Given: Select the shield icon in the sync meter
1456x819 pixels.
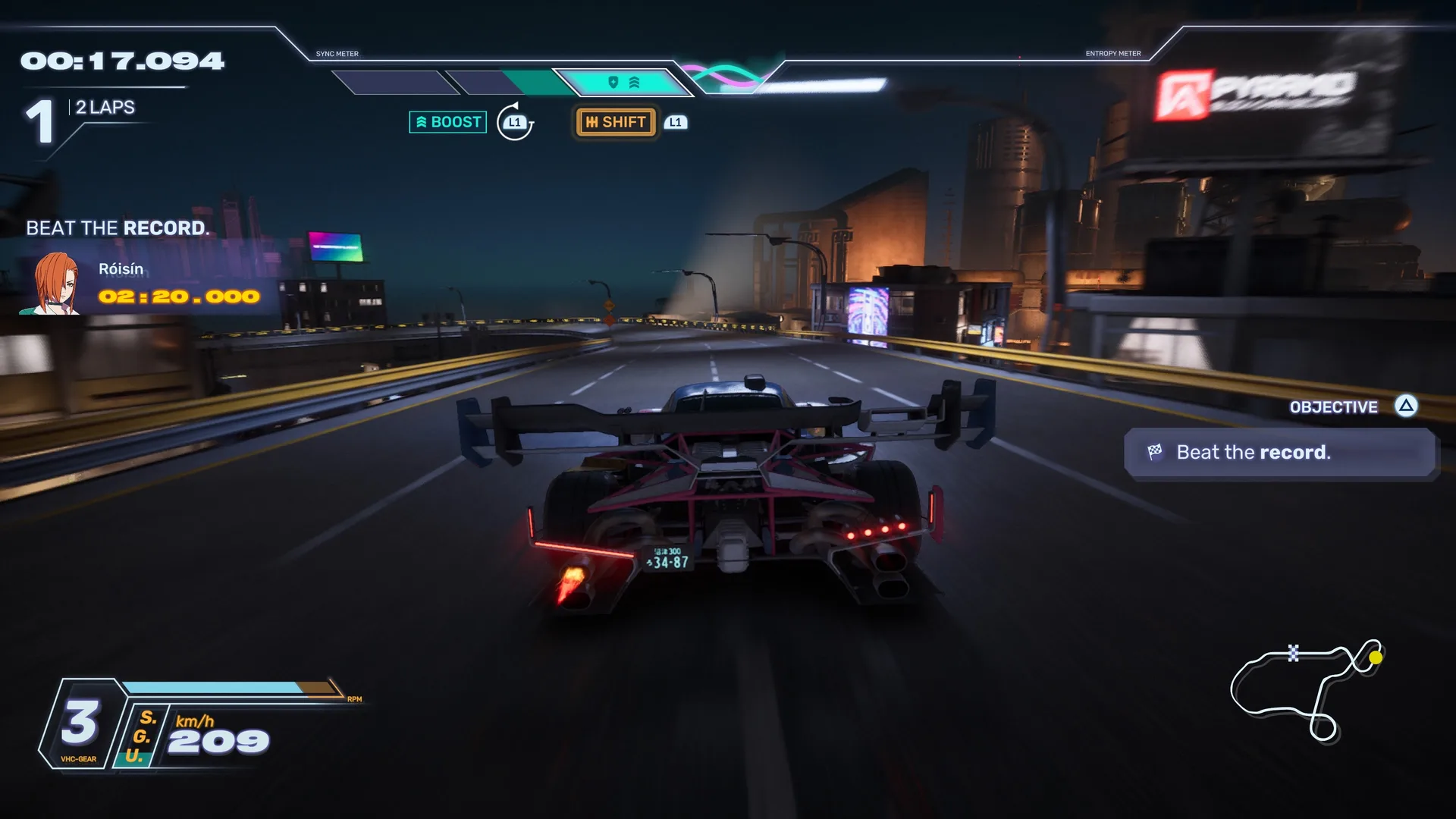Looking at the screenshot, I should pyautogui.click(x=613, y=82).
